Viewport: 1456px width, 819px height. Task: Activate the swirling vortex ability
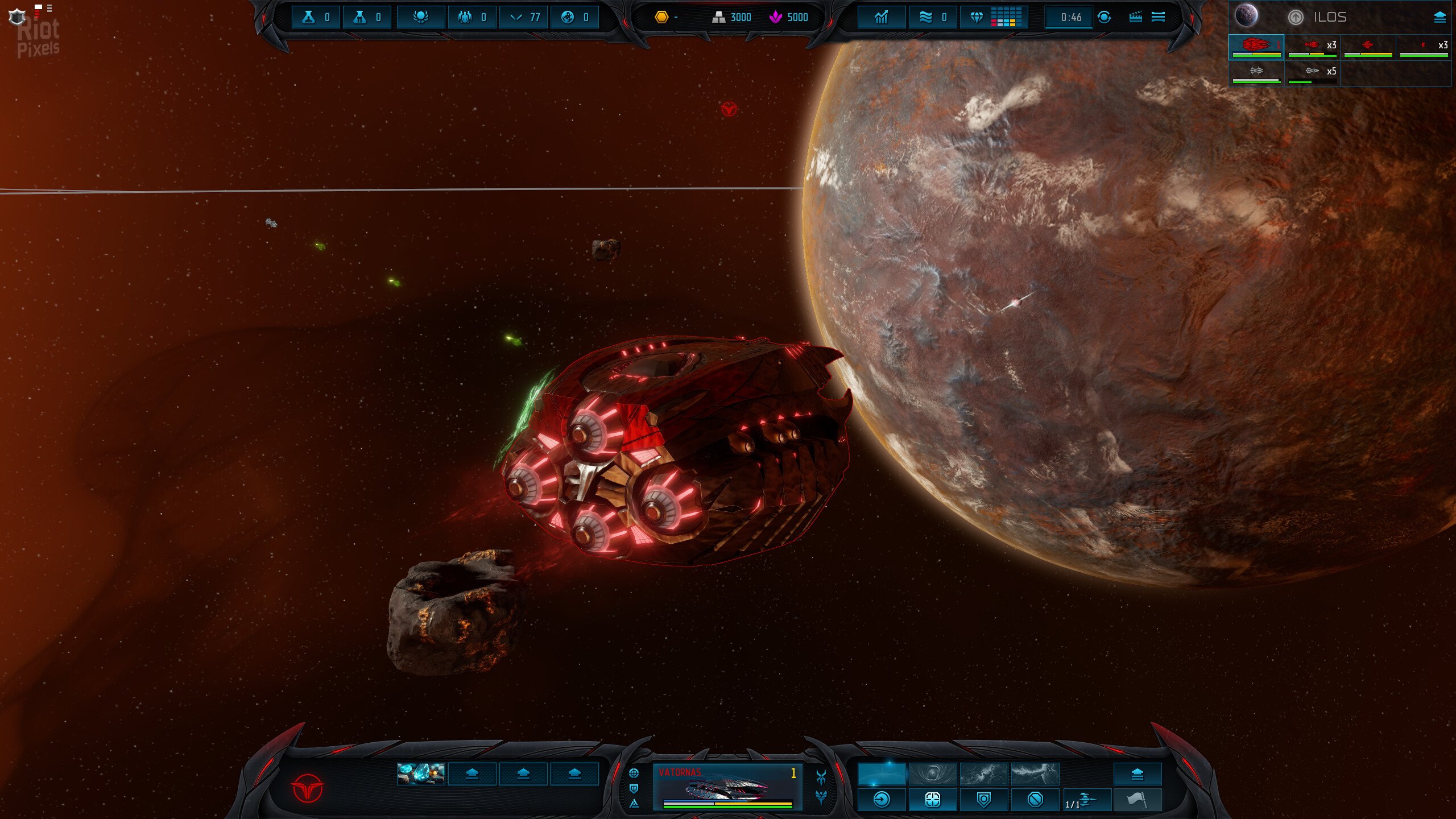click(932, 773)
